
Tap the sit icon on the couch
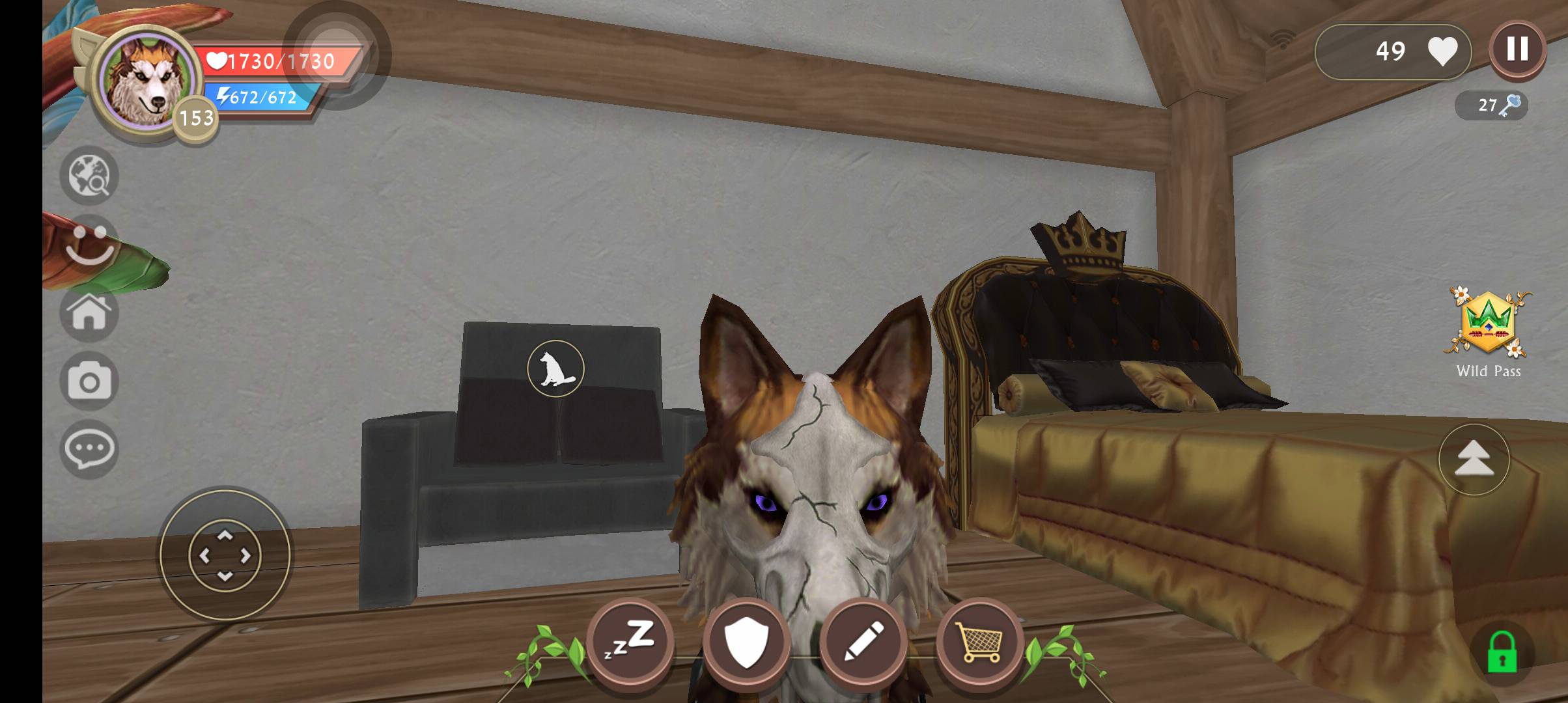point(555,368)
